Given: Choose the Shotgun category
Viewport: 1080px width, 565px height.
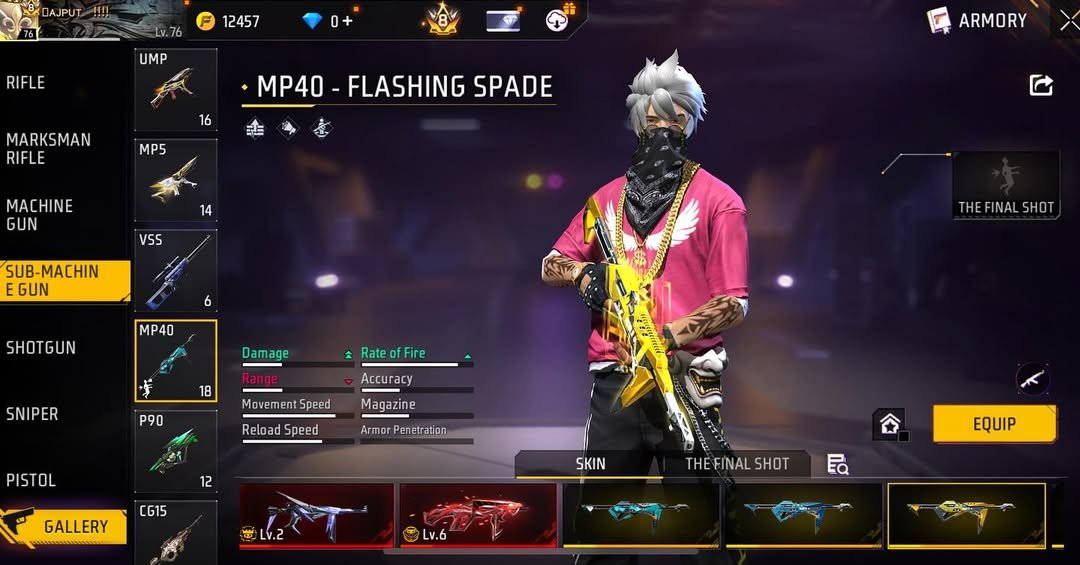Looking at the screenshot, I should (41, 348).
